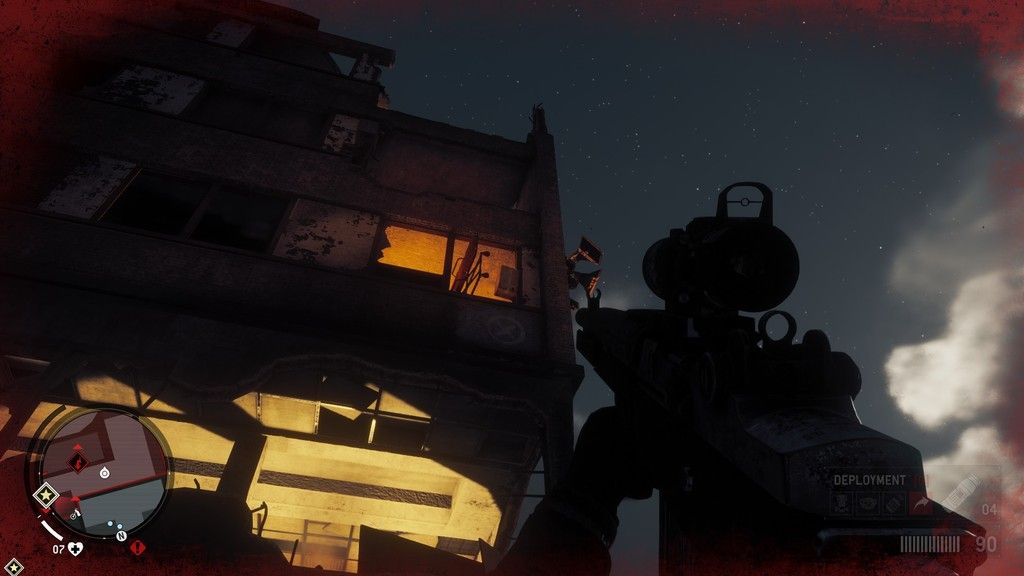Select the highlighted arrow deployment slot
This screenshot has height=576, width=1024.
pos(921,504)
